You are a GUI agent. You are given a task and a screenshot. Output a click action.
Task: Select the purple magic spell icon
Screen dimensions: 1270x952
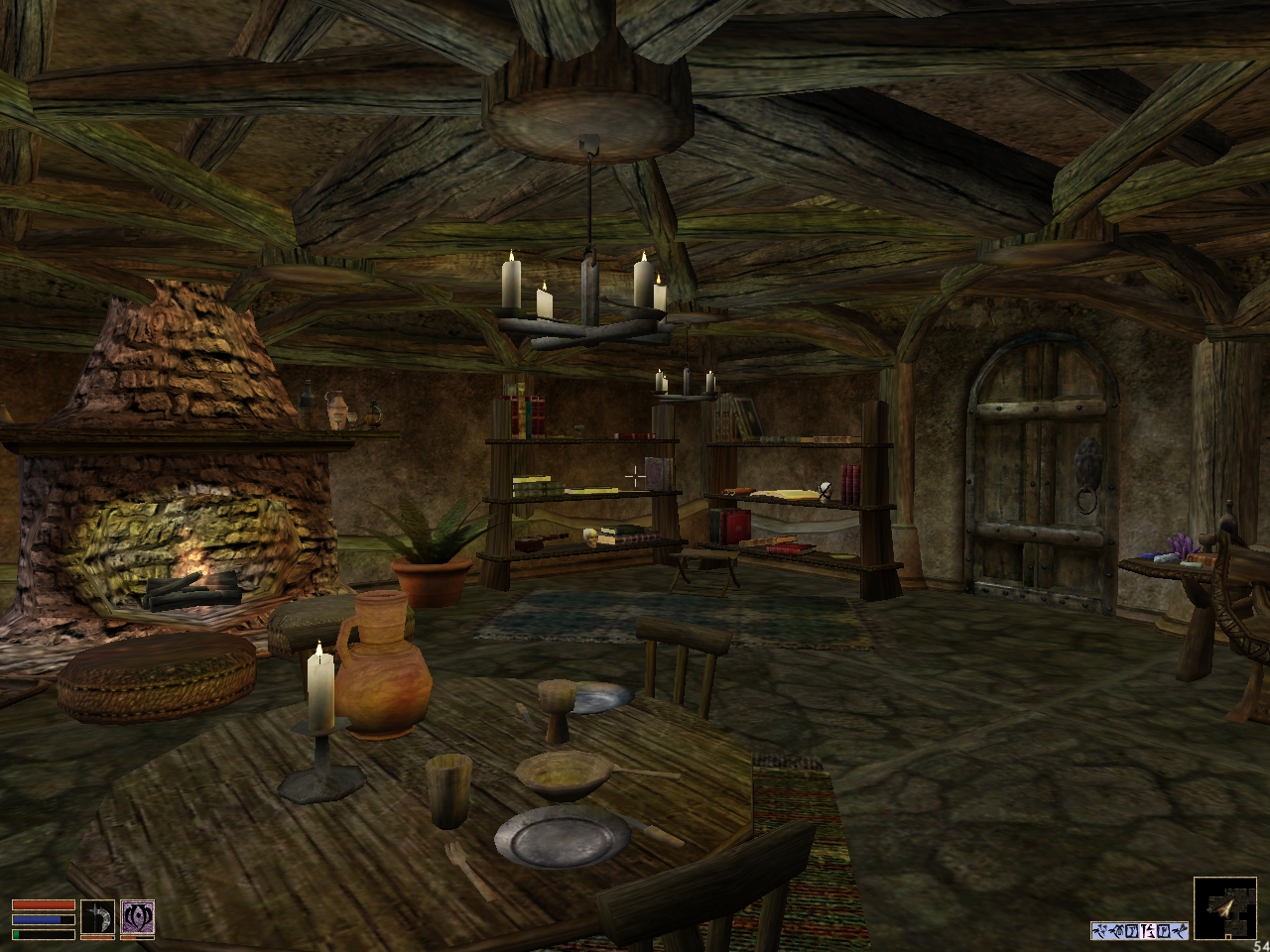pyautogui.click(x=137, y=917)
